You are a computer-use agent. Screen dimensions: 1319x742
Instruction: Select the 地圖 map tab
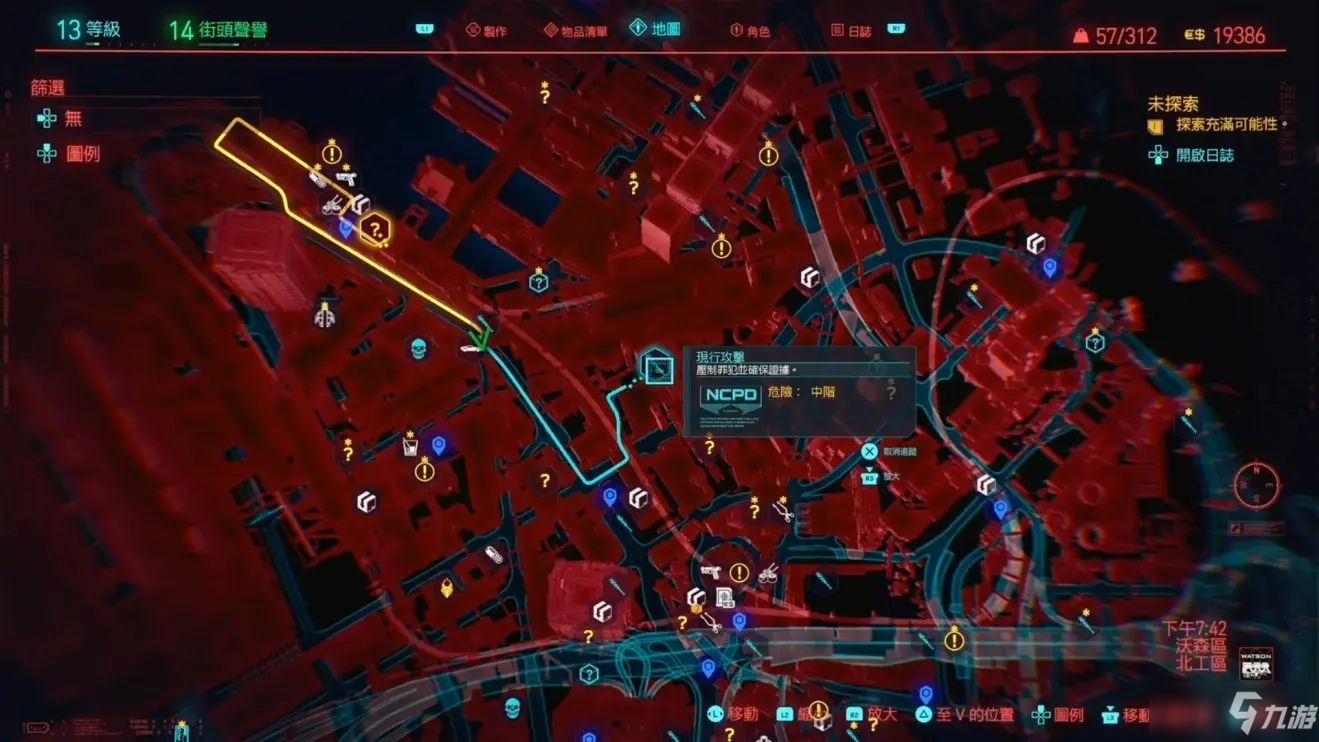[655, 29]
